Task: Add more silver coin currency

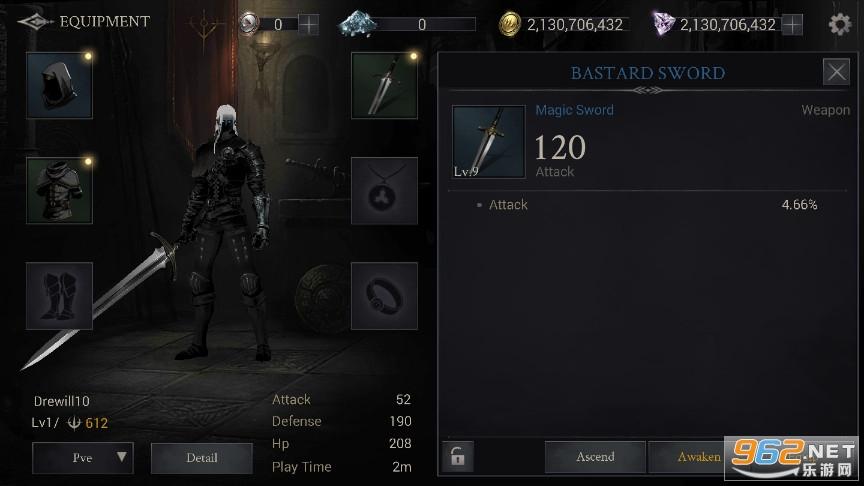Action: 309,24
